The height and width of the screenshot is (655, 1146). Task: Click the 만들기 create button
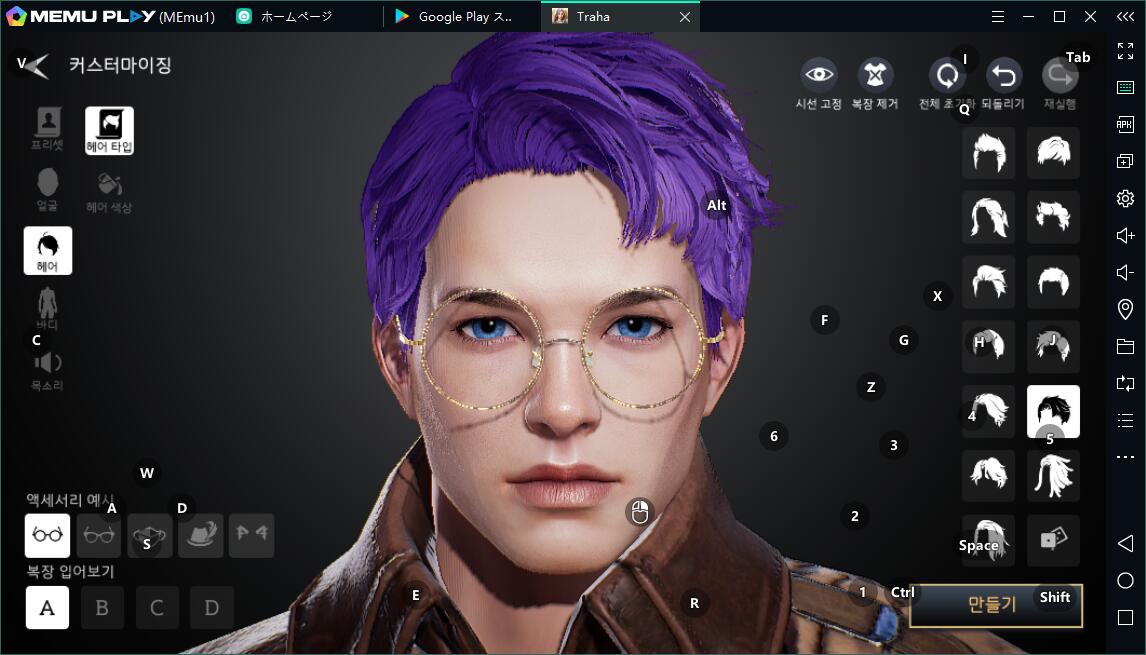click(994, 605)
